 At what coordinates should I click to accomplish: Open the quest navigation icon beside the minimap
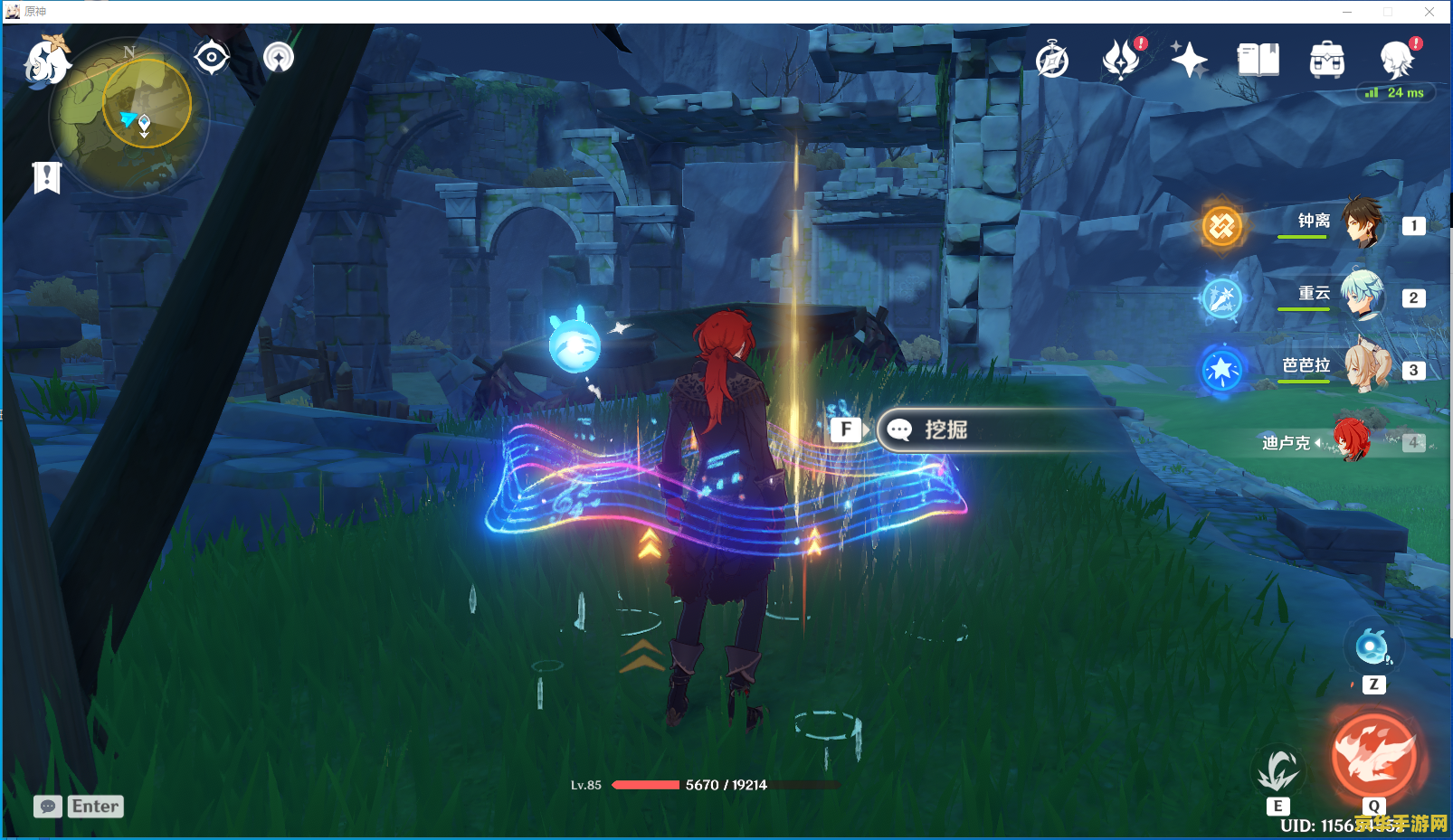coord(279,58)
